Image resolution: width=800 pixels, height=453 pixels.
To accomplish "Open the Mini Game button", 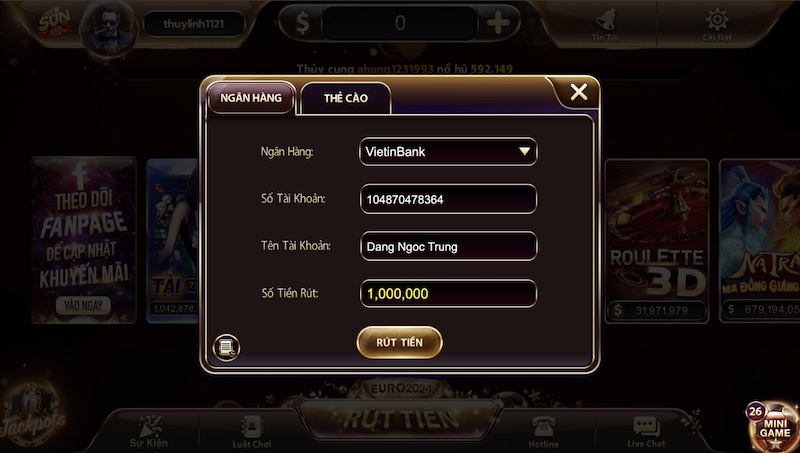I will click(772, 425).
